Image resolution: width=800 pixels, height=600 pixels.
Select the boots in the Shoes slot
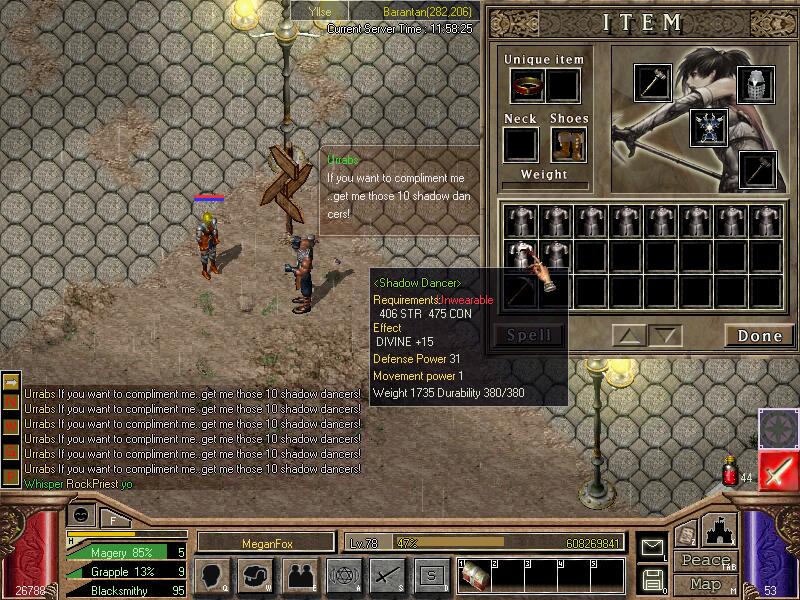click(x=566, y=146)
